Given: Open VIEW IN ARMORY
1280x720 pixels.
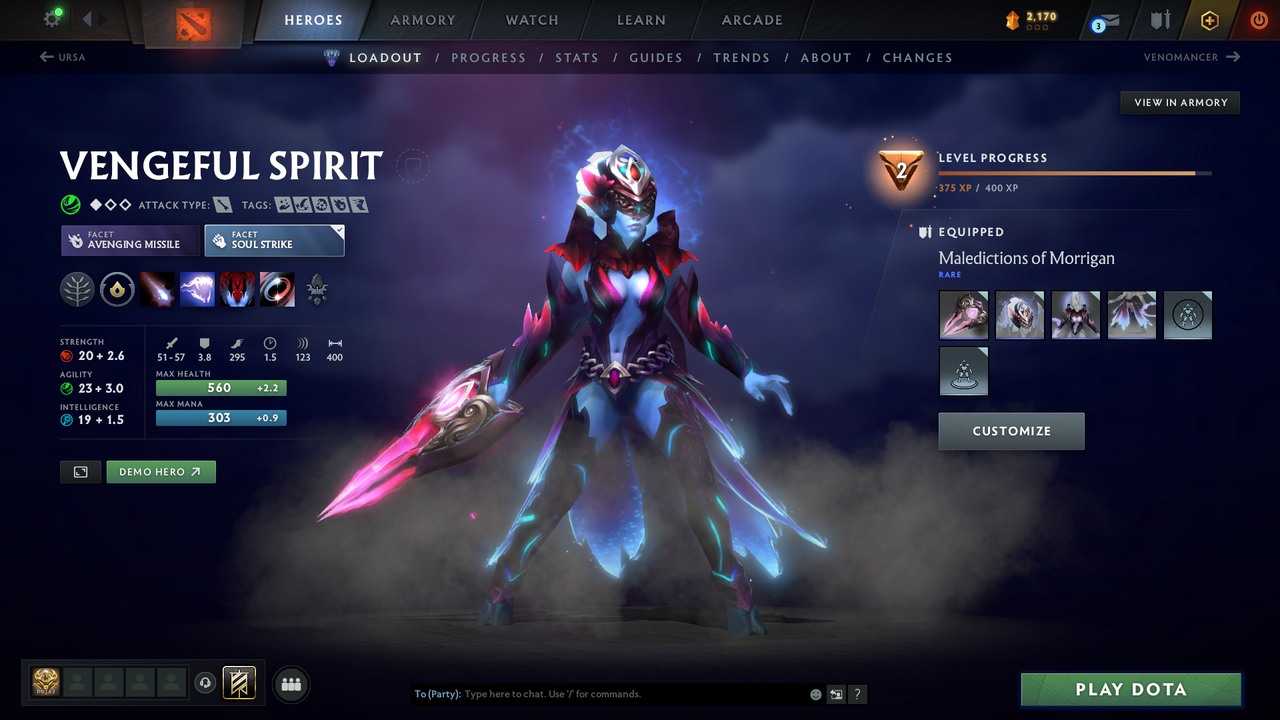Looking at the screenshot, I should pos(1179,102).
